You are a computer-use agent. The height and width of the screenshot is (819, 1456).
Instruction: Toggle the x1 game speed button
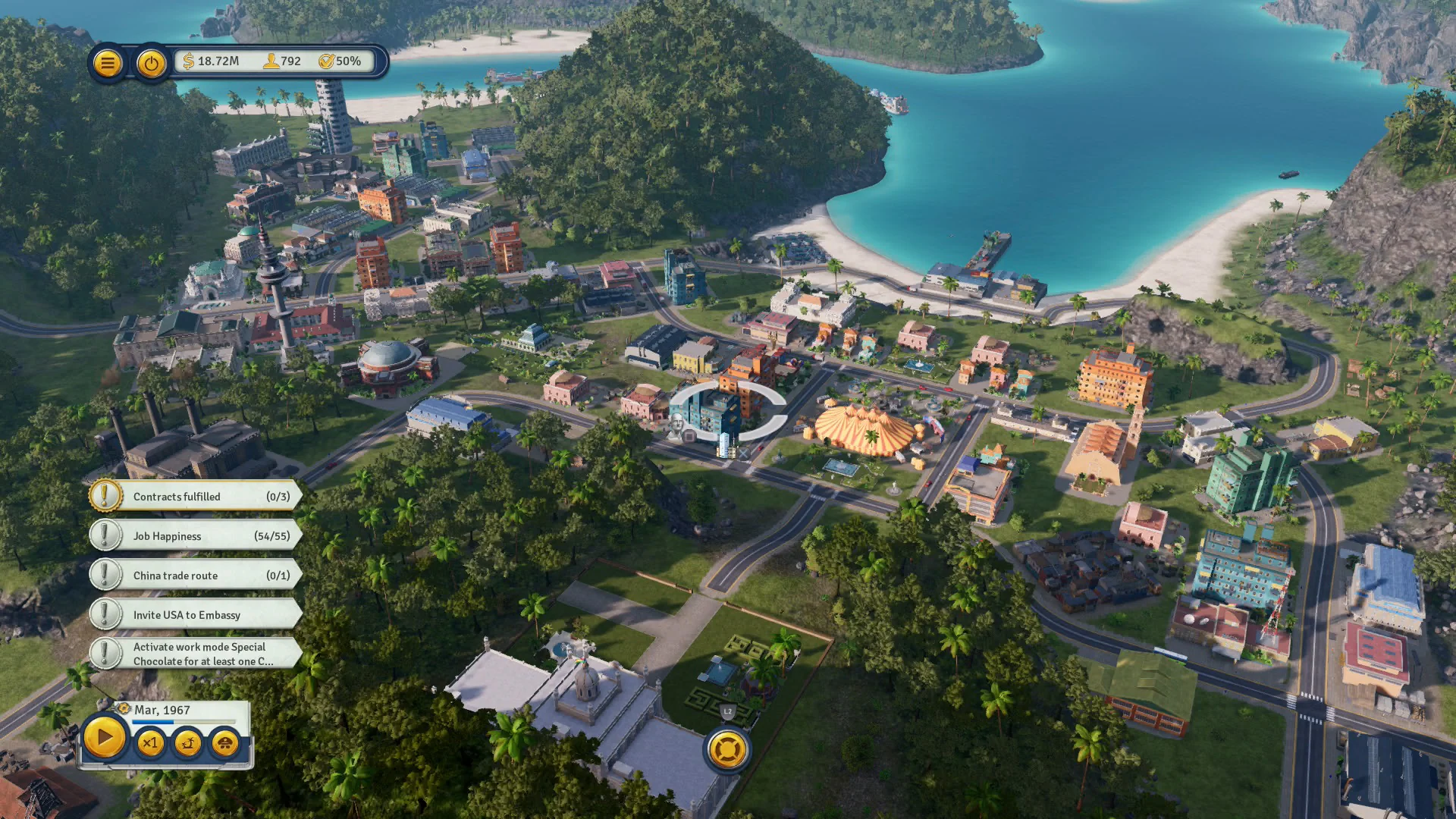tap(151, 745)
